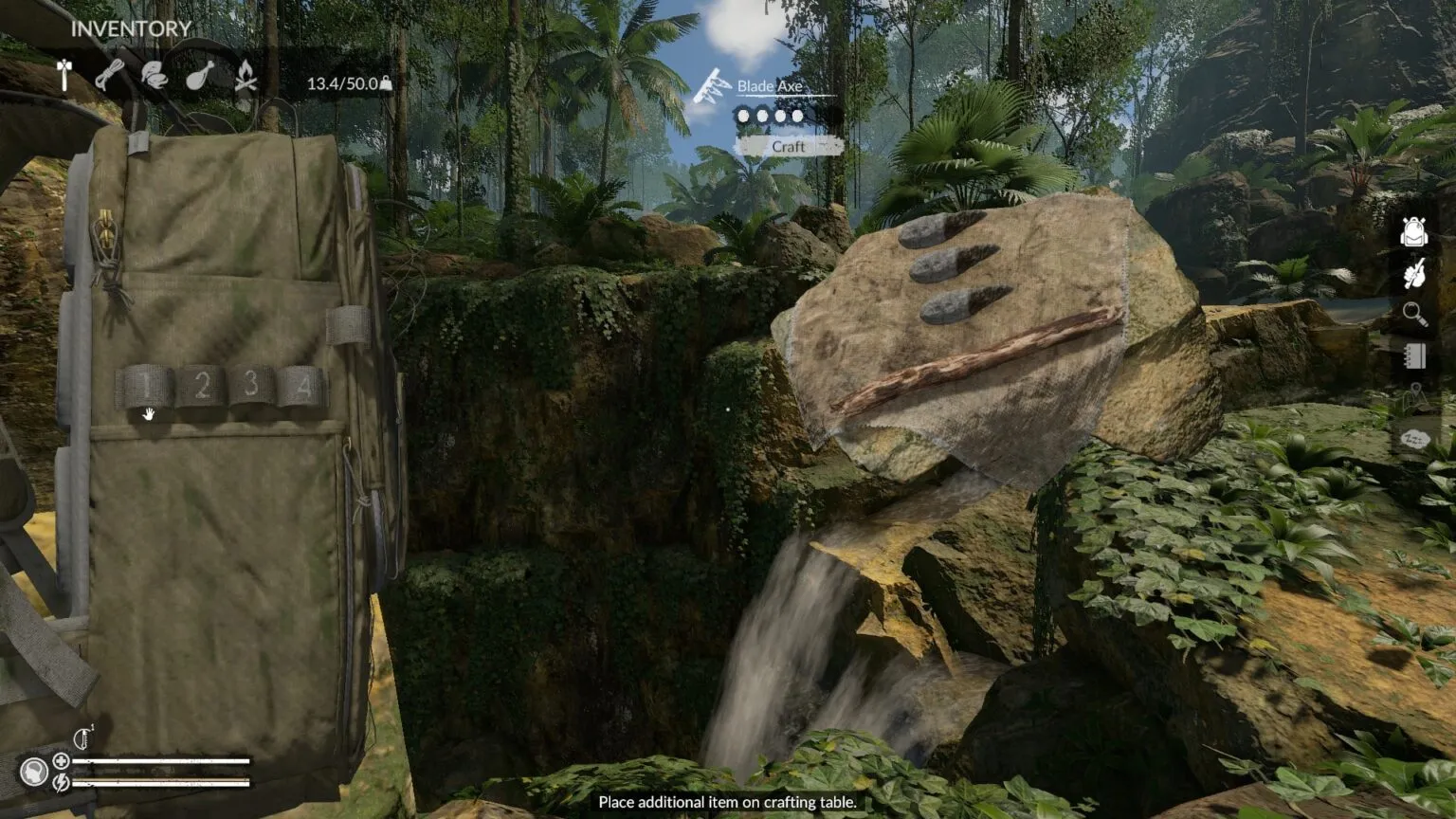Open the map pin icon
Screen dimensions: 1456x819
click(1415, 395)
